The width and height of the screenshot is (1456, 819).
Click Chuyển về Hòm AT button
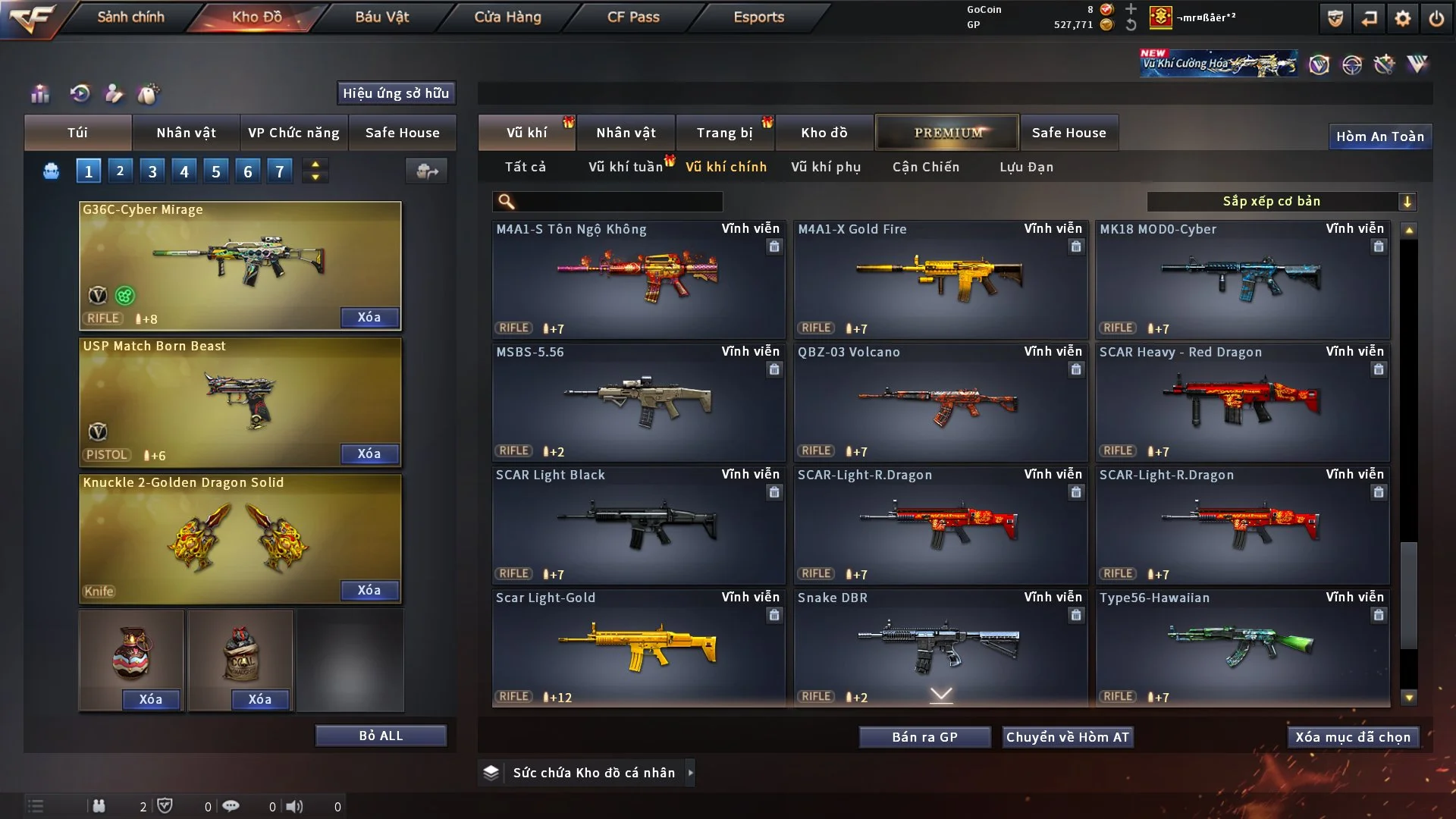coord(1068,737)
